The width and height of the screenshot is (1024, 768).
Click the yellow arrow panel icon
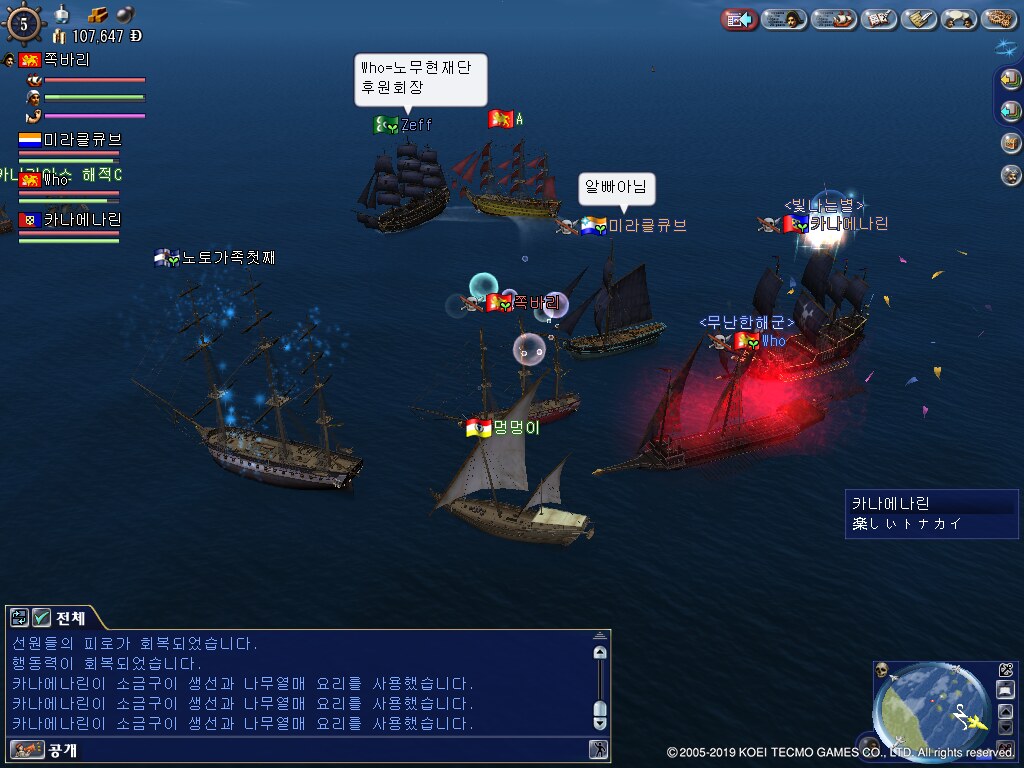pos(1011,80)
